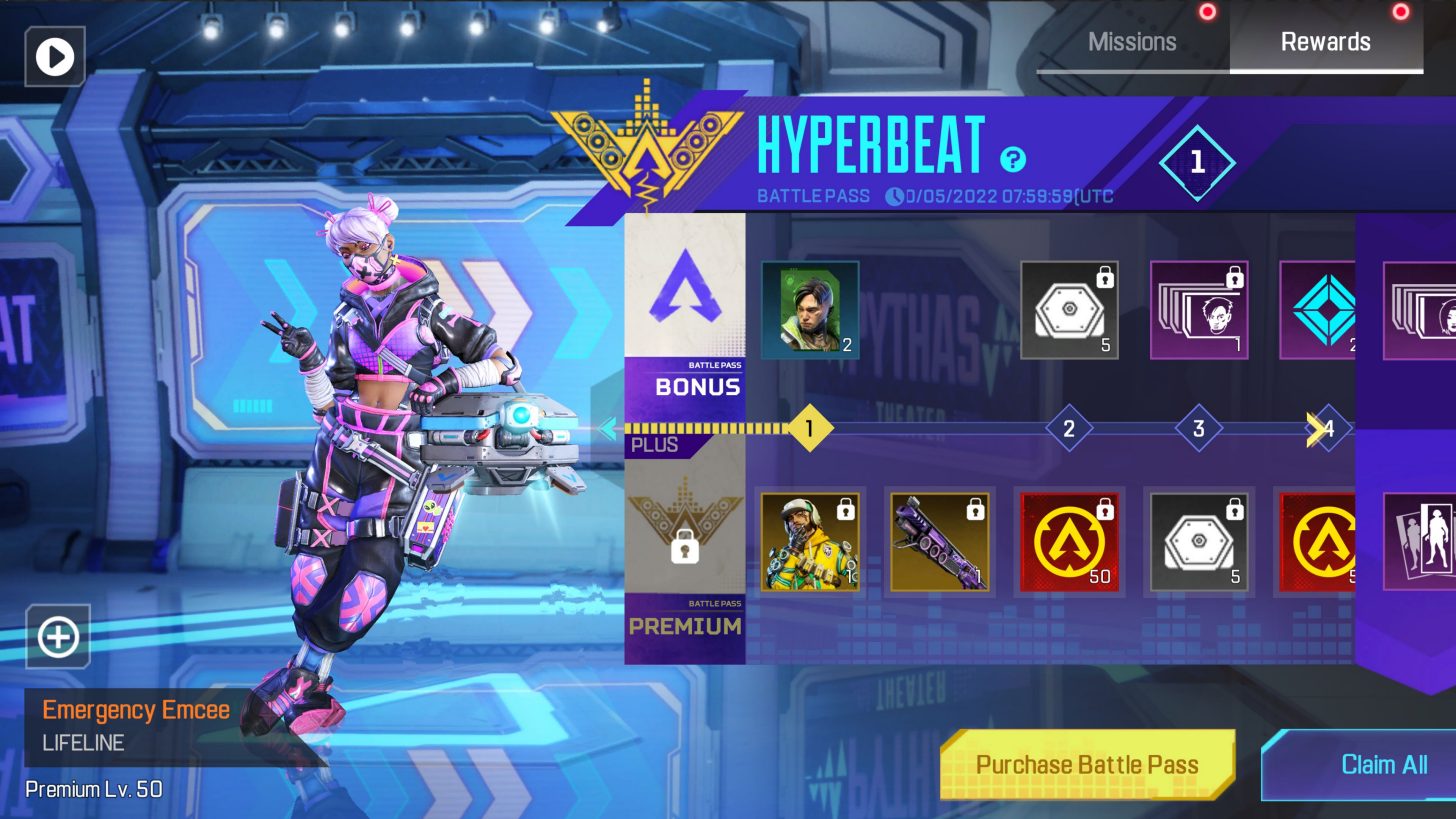Click the blue gem reward at level 4
This screenshot has height=819, width=1456.
(1328, 310)
